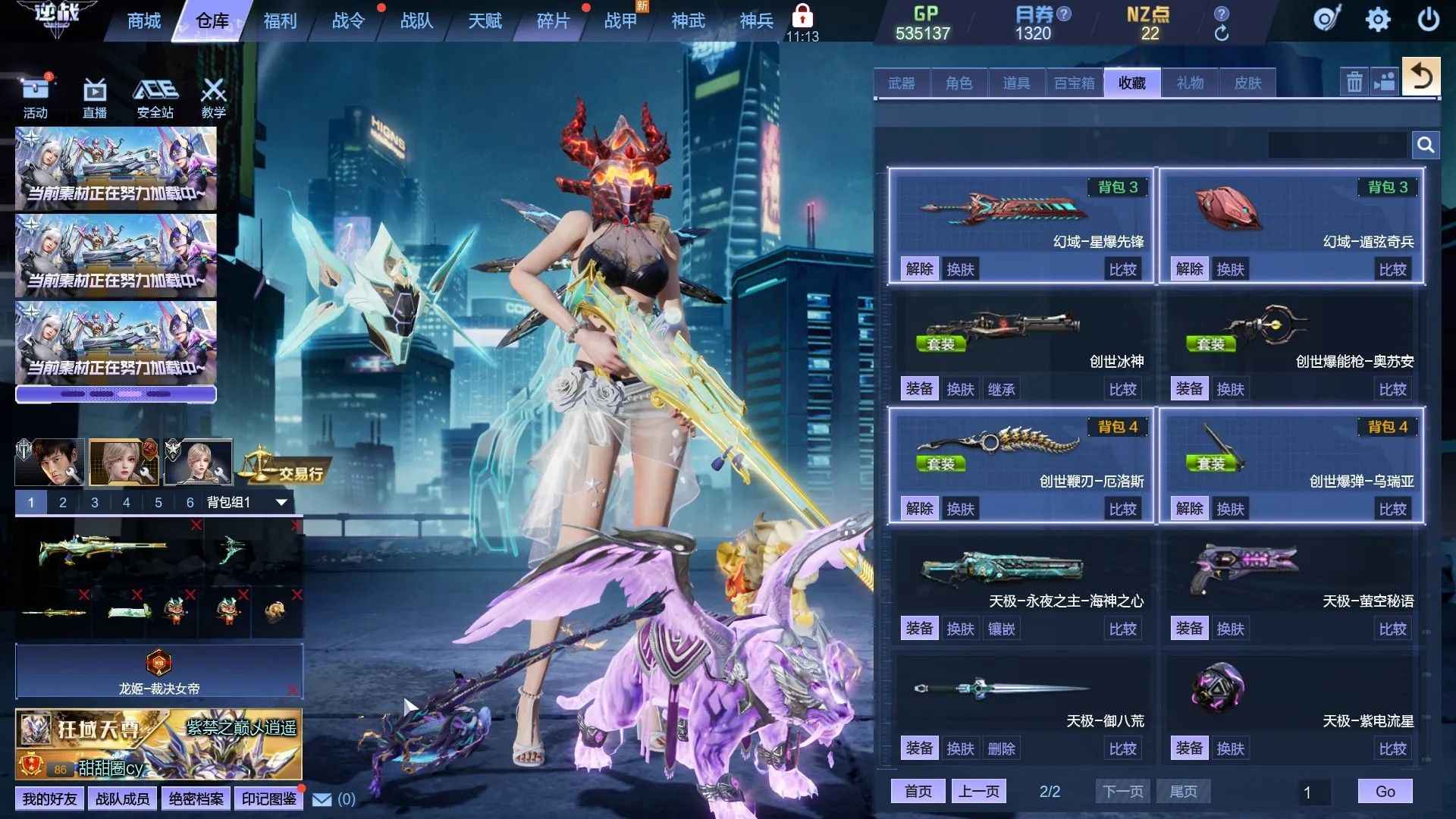The height and width of the screenshot is (819, 1456).
Task: Click the power exit icon
Action: (x=1428, y=20)
